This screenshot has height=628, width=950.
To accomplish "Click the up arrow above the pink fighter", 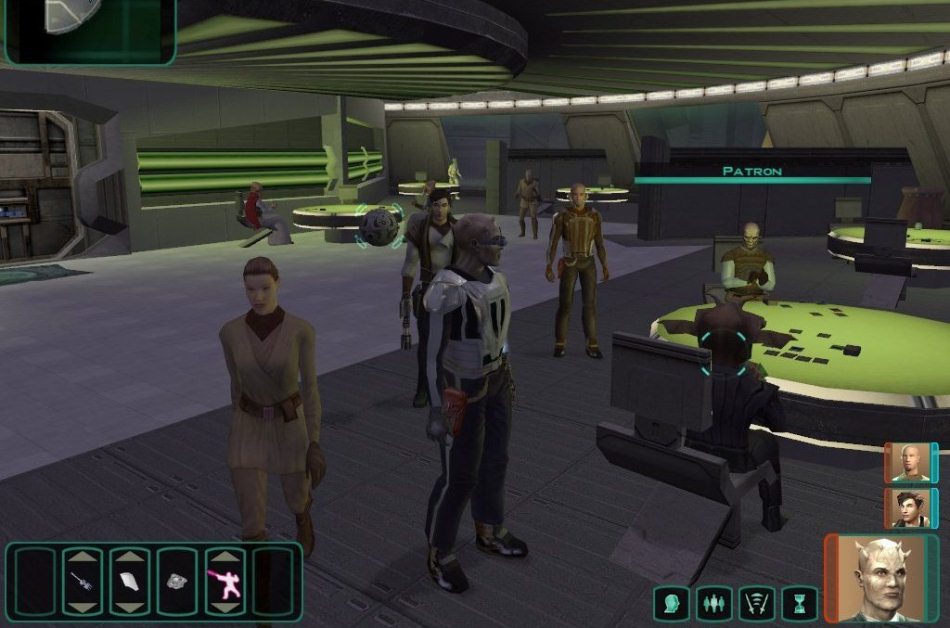I will pos(226,556).
